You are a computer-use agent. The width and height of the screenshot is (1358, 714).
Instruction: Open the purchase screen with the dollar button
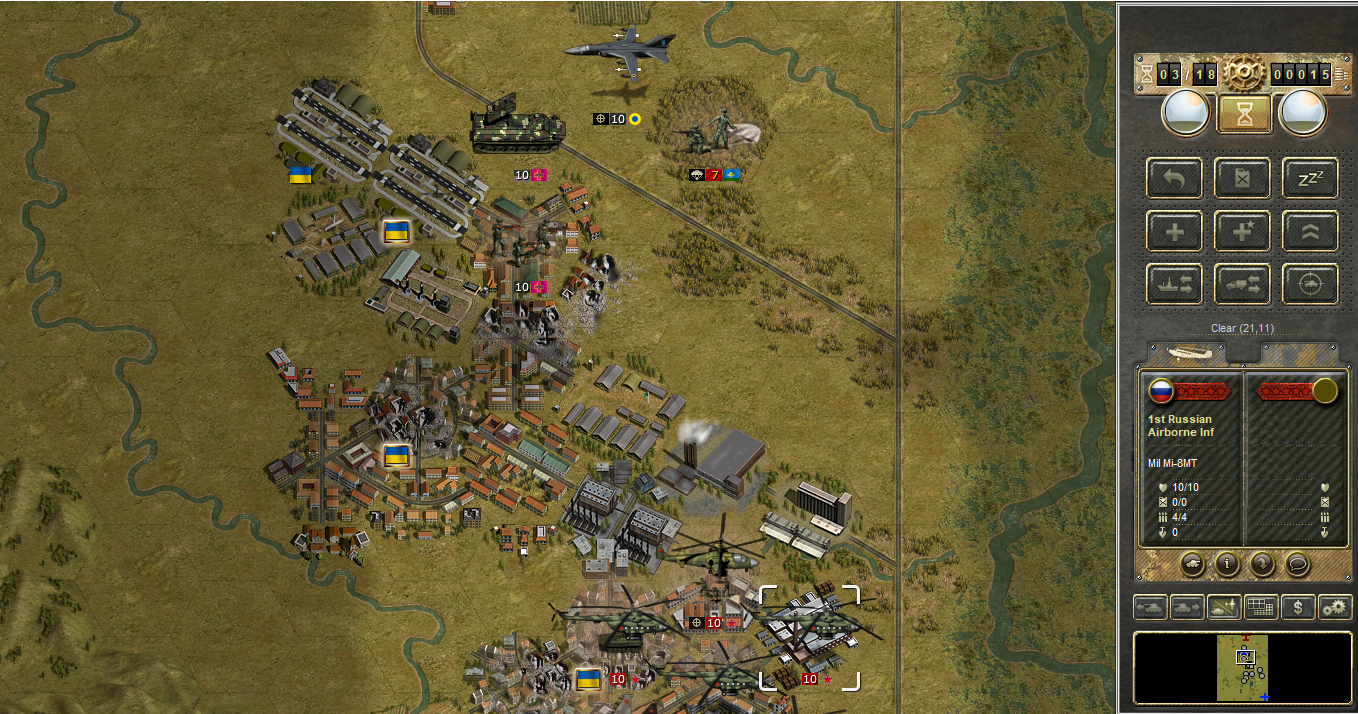point(1298,607)
